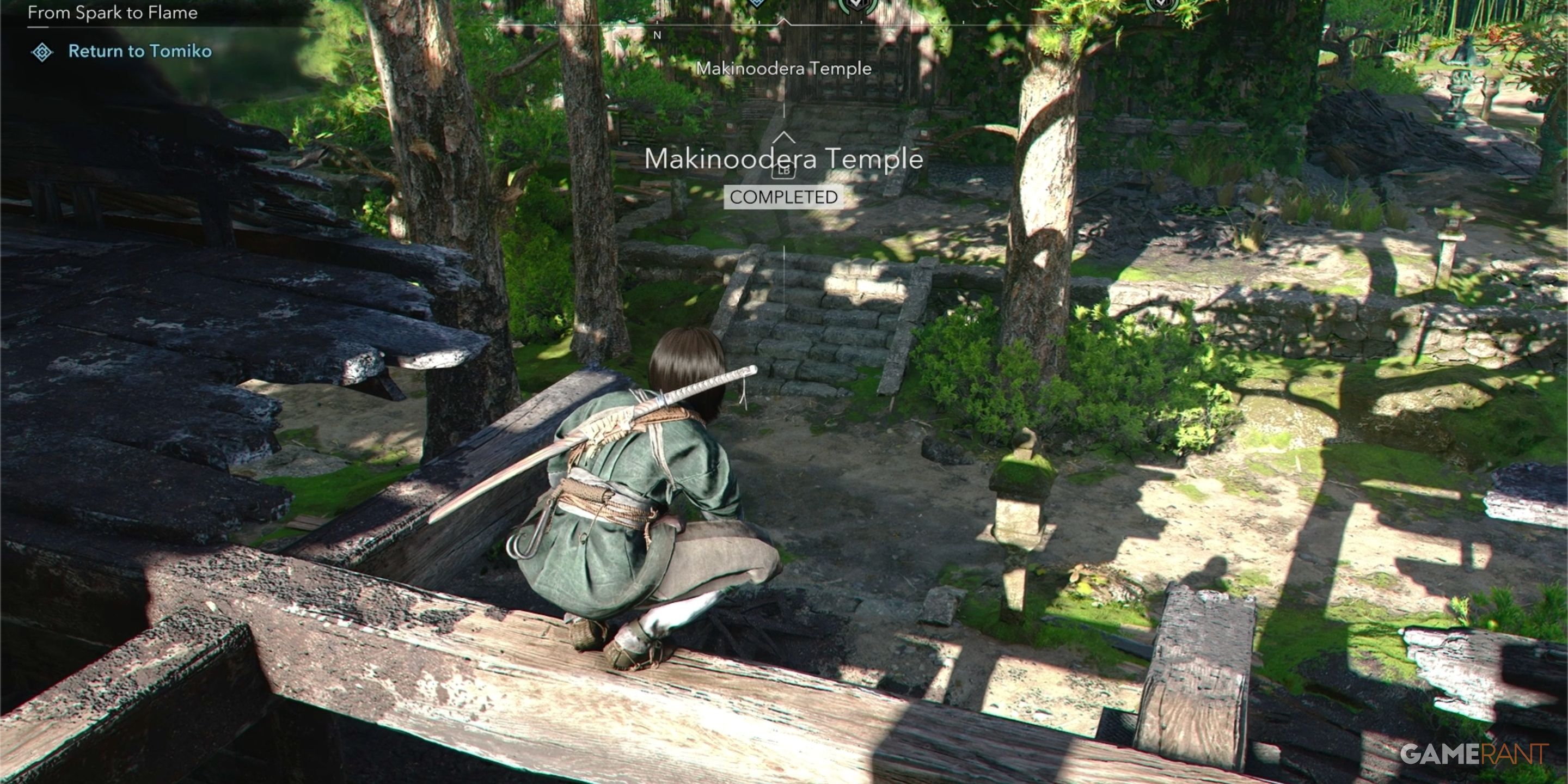Click the Makinoodera Temple compass label
This screenshot has height=784, width=1568.
pos(784,68)
